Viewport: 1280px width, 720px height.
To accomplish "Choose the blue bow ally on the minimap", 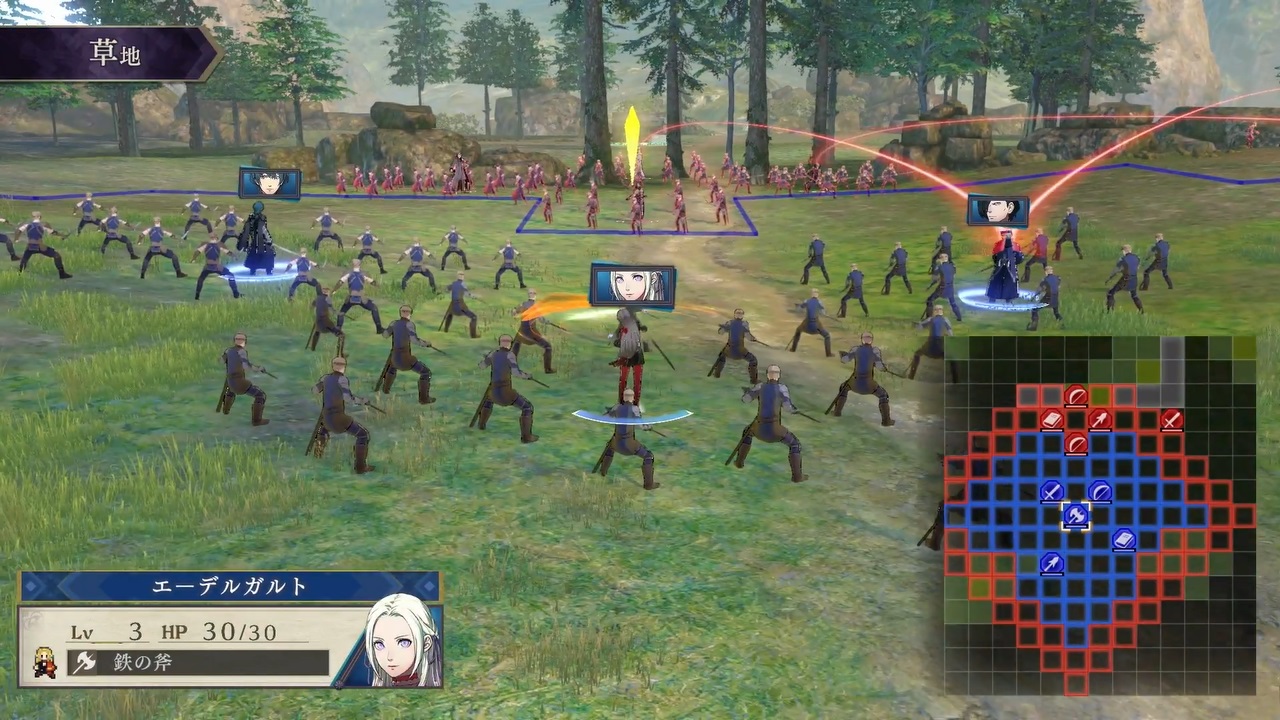I will (x=1100, y=491).
